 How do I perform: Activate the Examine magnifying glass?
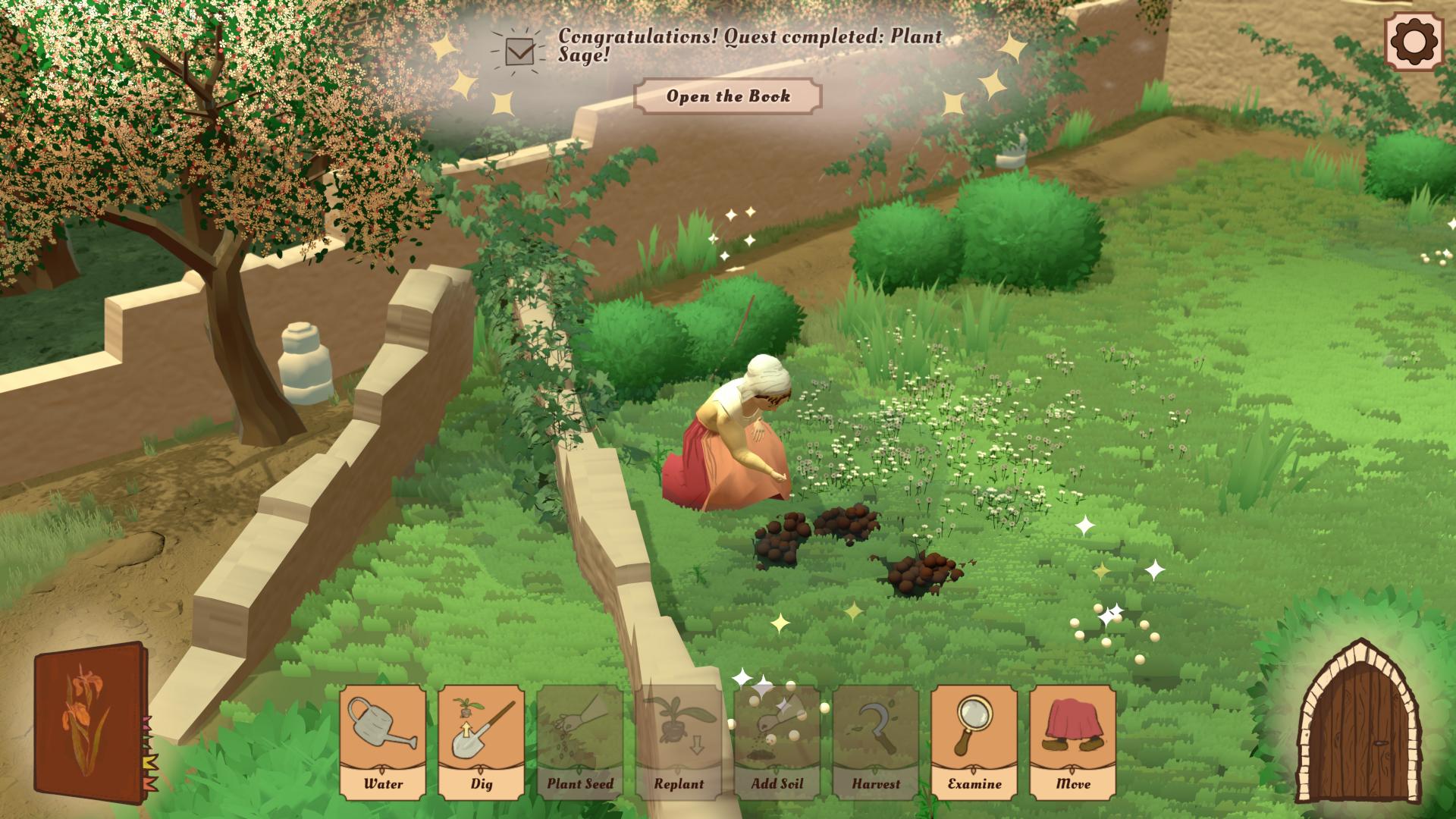click(x=974, y=743)
